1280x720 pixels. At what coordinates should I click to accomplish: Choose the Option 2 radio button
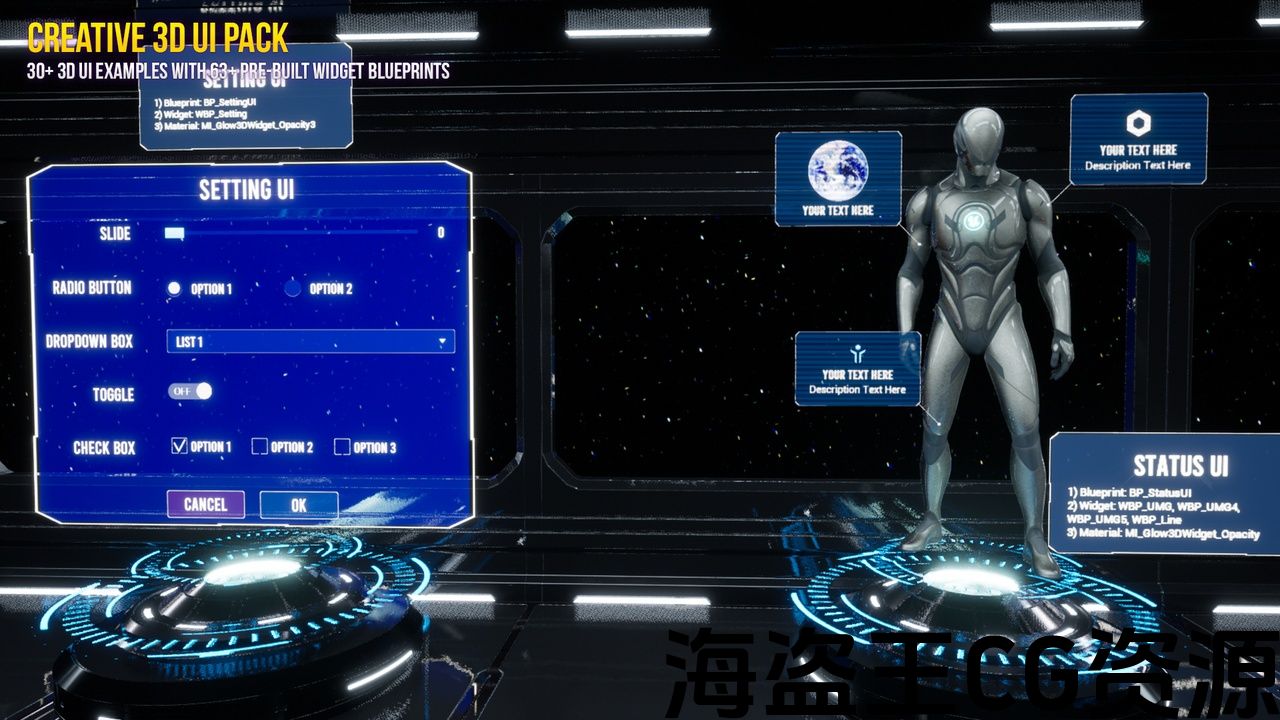click(292, 288)
